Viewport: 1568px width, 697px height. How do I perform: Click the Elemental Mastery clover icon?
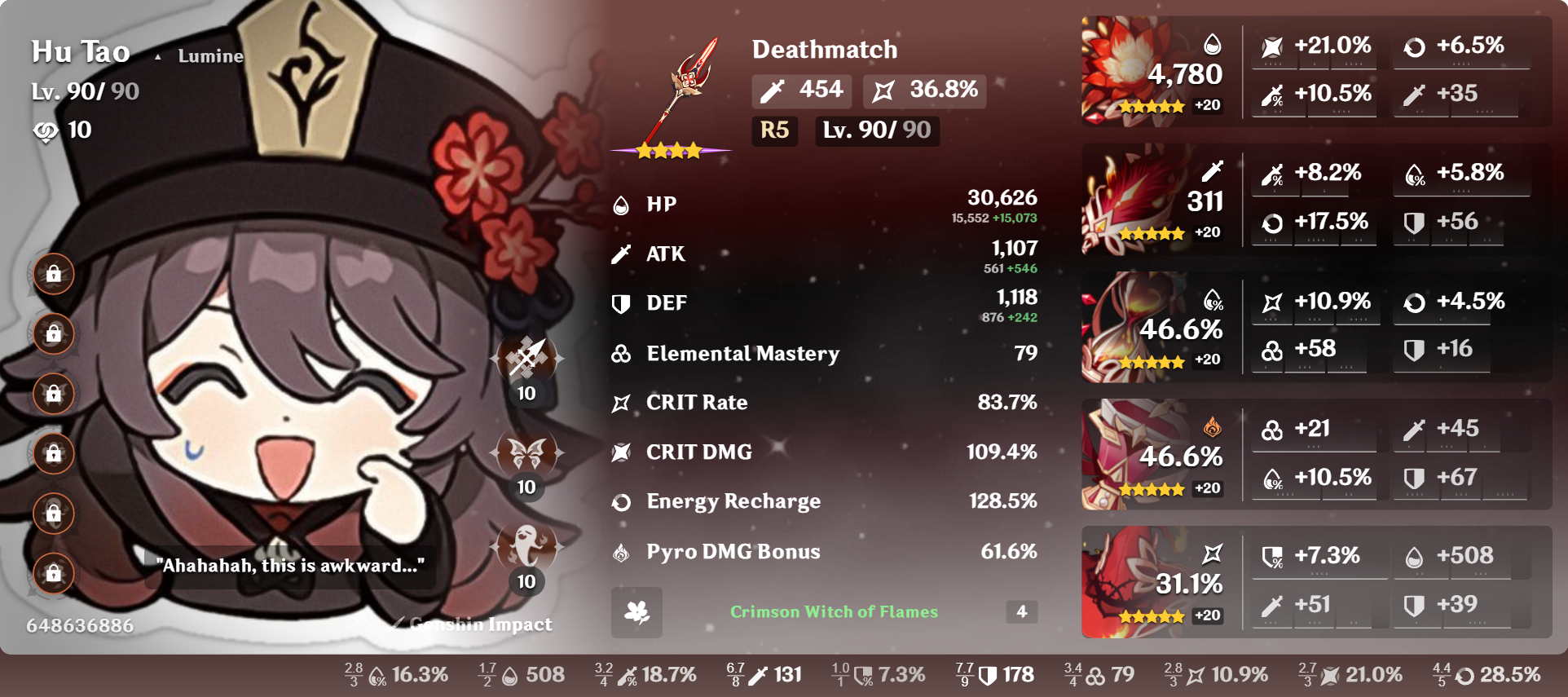pos(622,353)
